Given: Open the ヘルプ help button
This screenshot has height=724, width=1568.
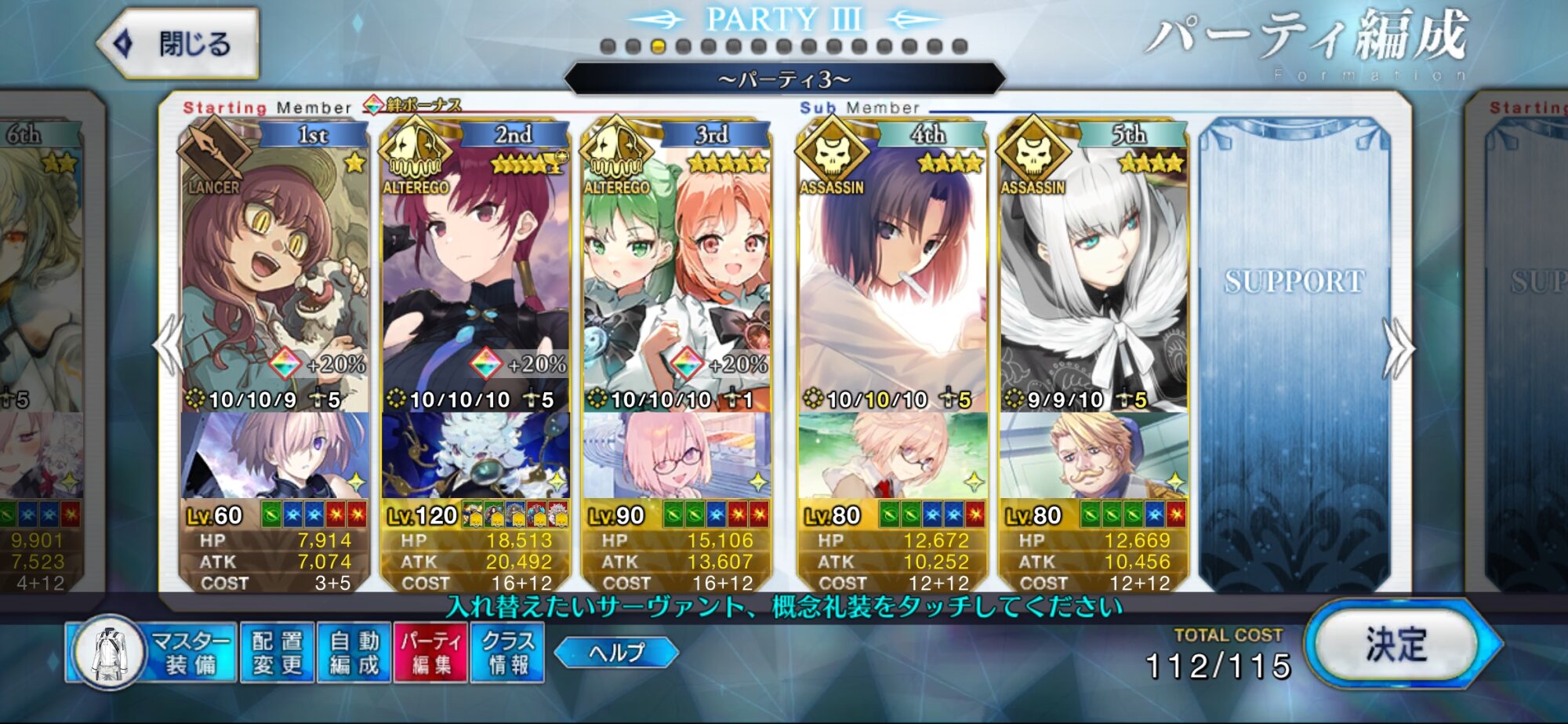Looking at the screenshot, I should click(616, 652).
